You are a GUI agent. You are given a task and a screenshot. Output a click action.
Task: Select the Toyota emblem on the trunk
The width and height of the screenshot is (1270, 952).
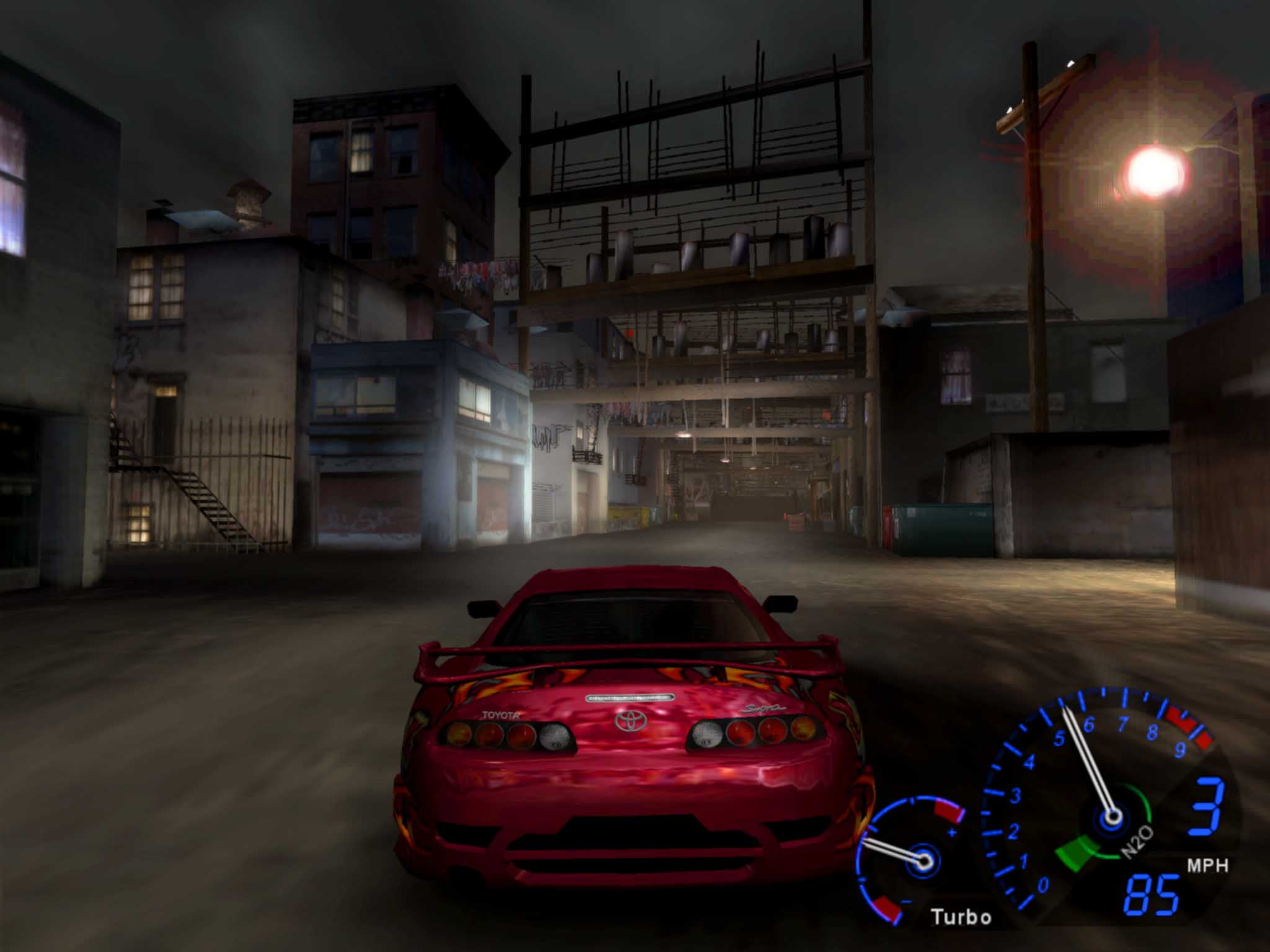629,719
